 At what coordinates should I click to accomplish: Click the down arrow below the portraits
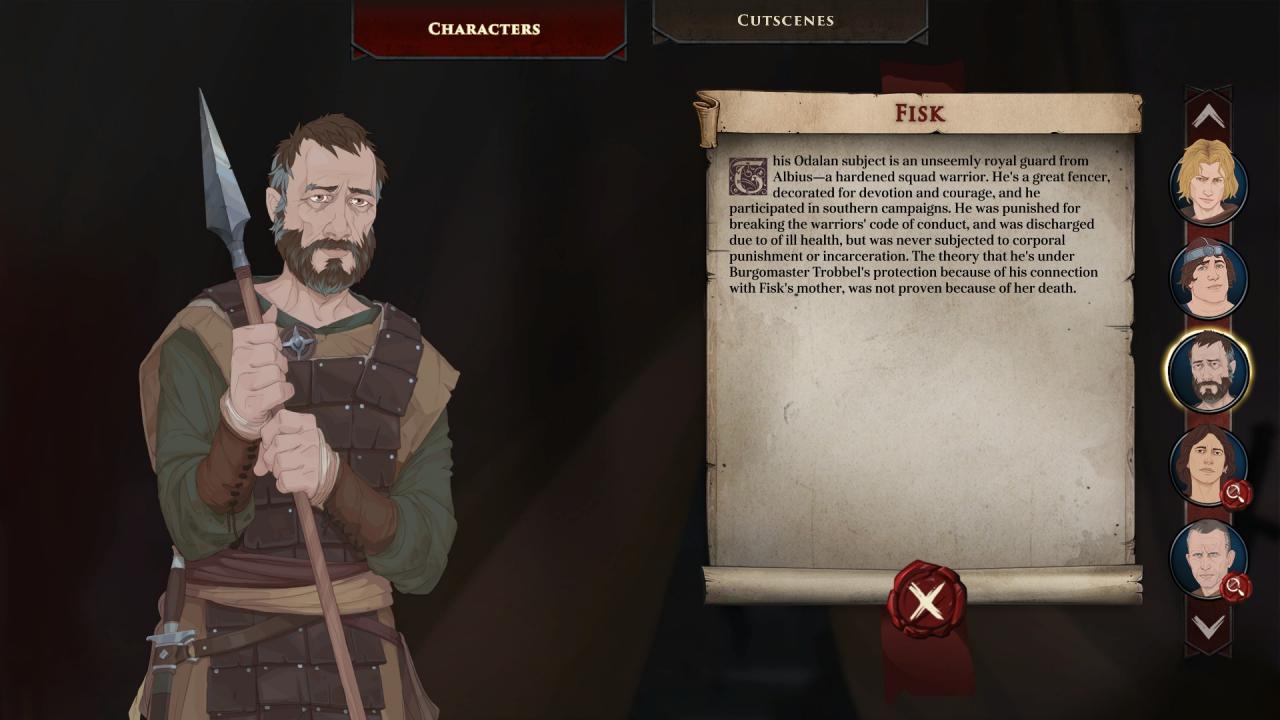tap(1208, 627)
